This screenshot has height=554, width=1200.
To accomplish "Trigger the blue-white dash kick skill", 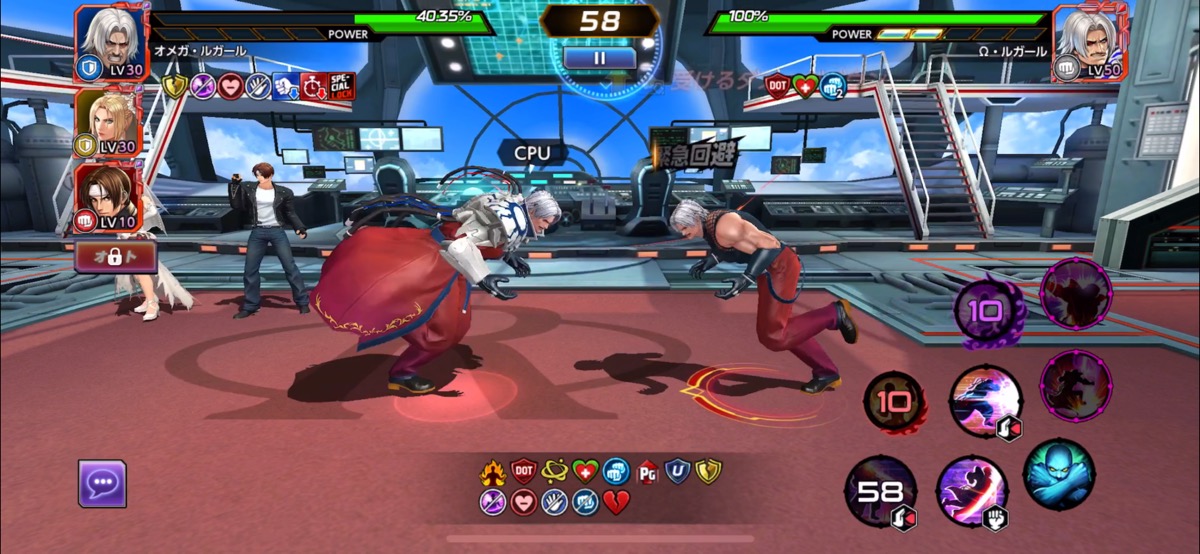I will [x=984, y=401].
